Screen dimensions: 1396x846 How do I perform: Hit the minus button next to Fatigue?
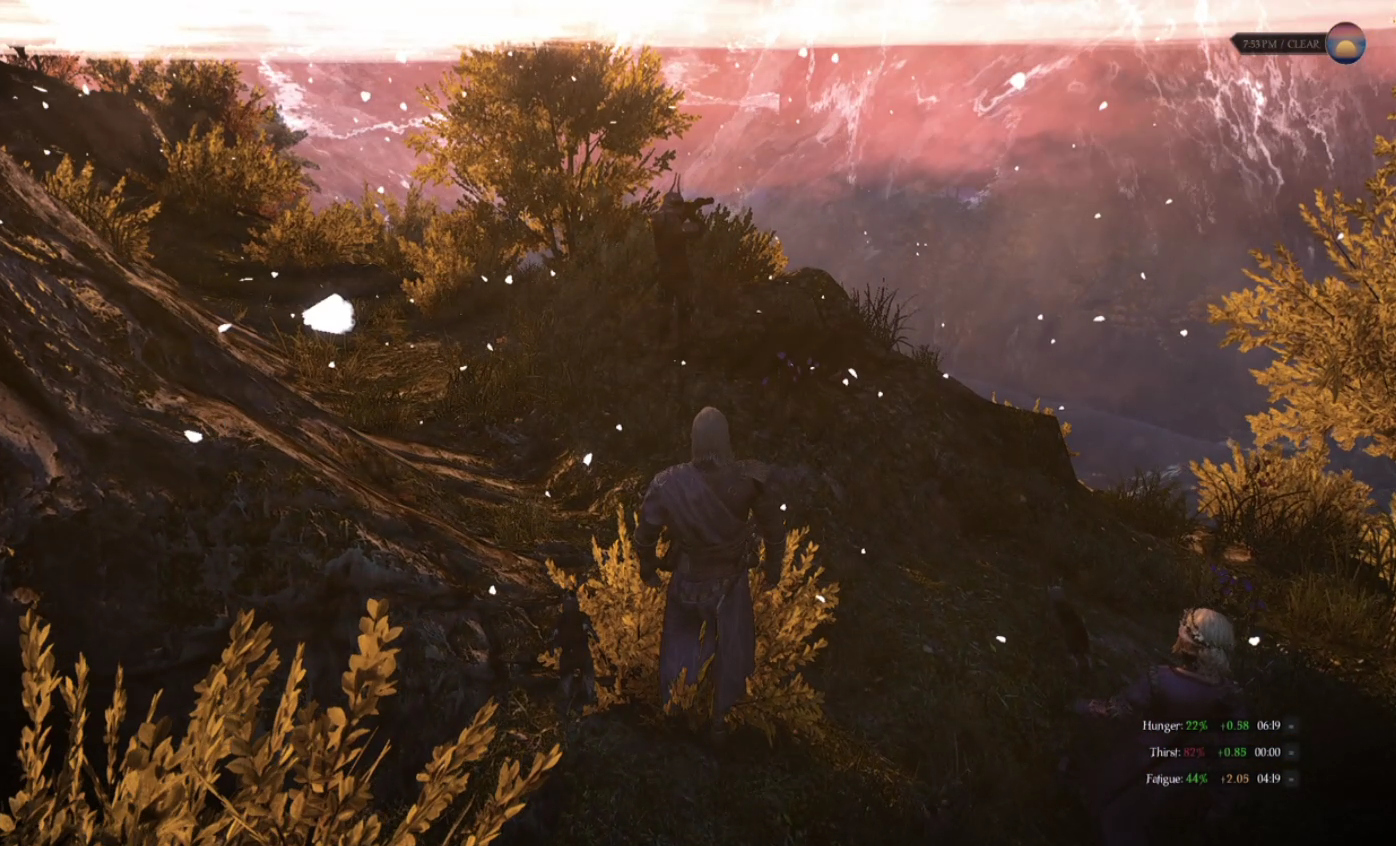[x=1292, y=779]
